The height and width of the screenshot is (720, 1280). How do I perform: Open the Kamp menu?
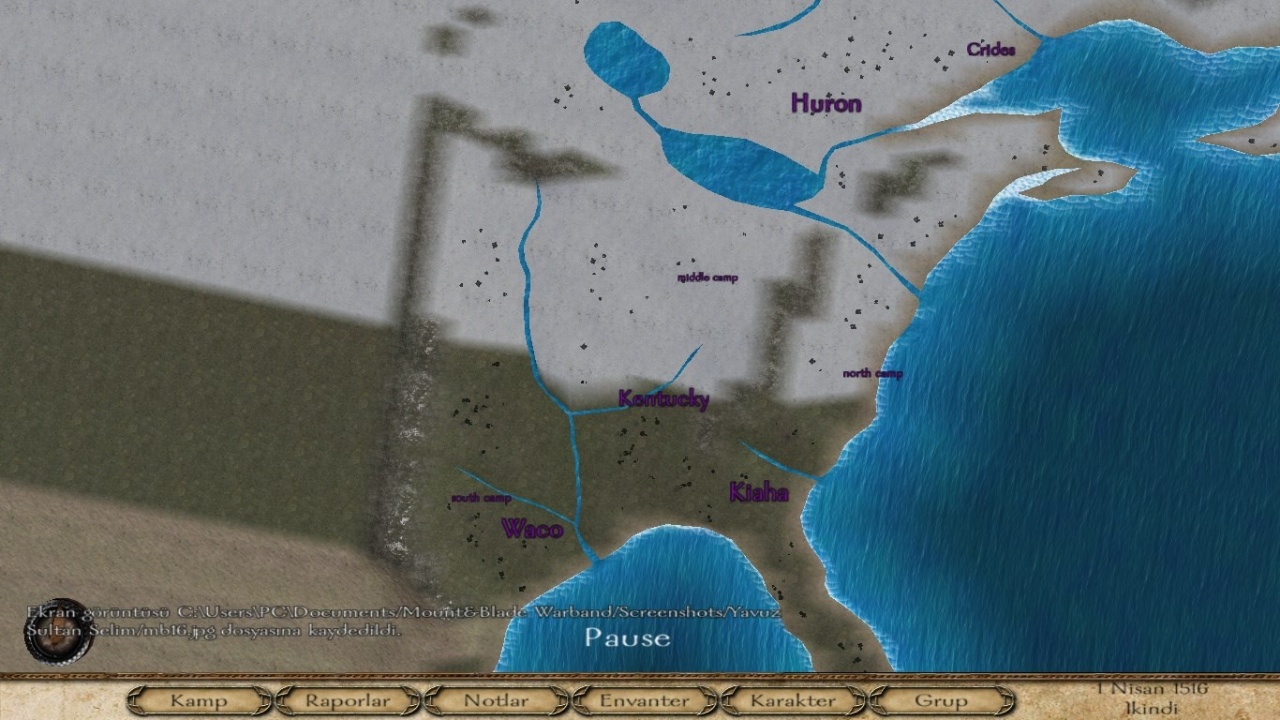[x=198, y=700]
